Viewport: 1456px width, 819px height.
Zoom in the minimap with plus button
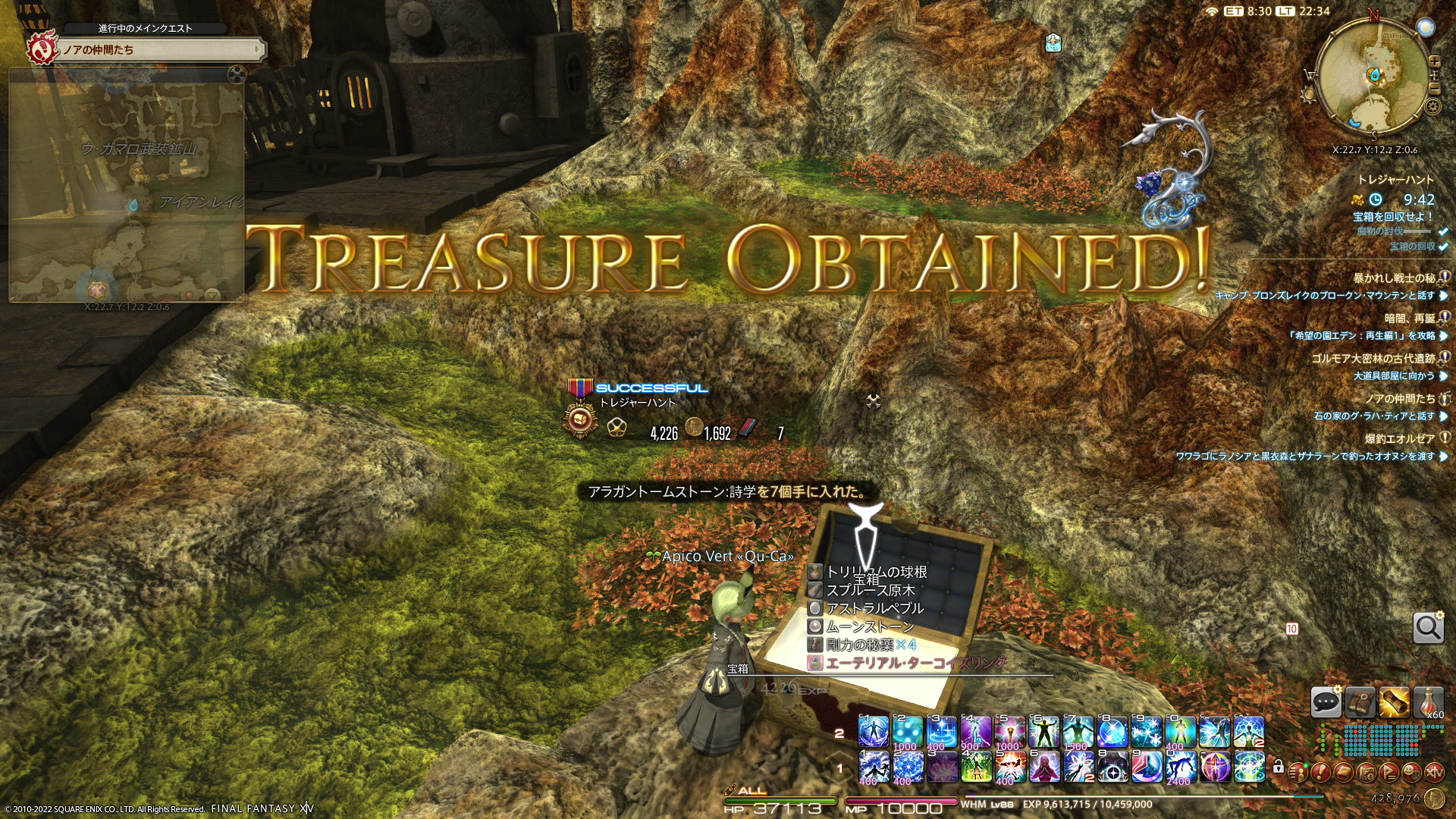click(x=1434, y=61)
